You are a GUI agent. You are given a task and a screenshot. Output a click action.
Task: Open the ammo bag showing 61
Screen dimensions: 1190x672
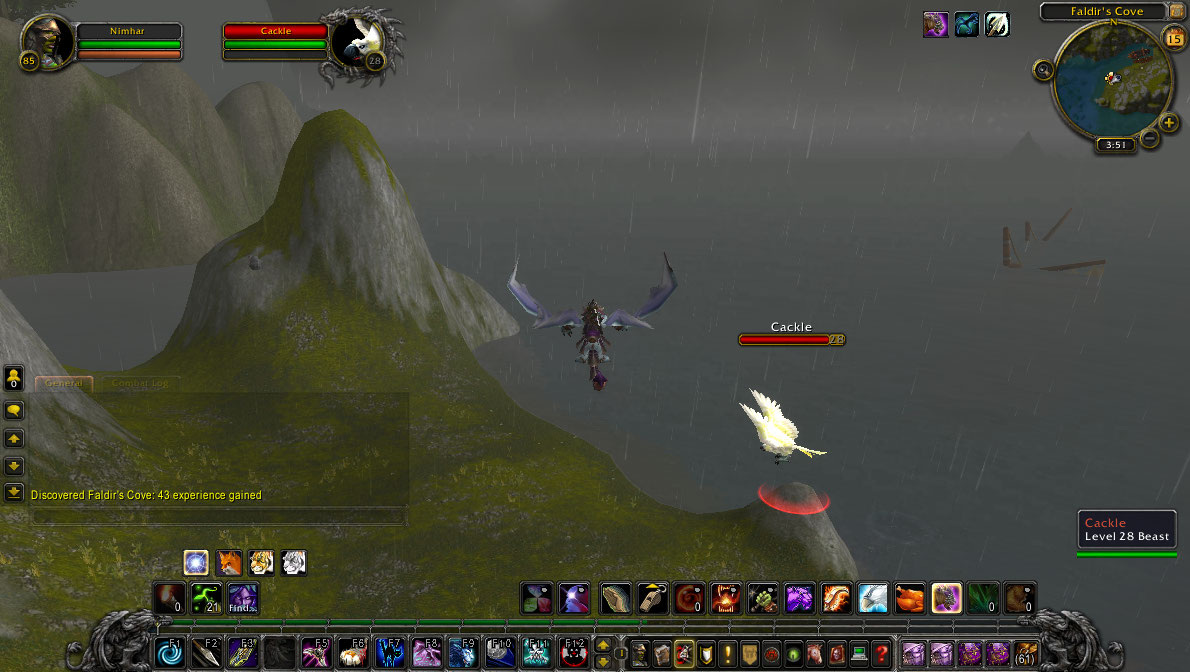pos(1025,653)
